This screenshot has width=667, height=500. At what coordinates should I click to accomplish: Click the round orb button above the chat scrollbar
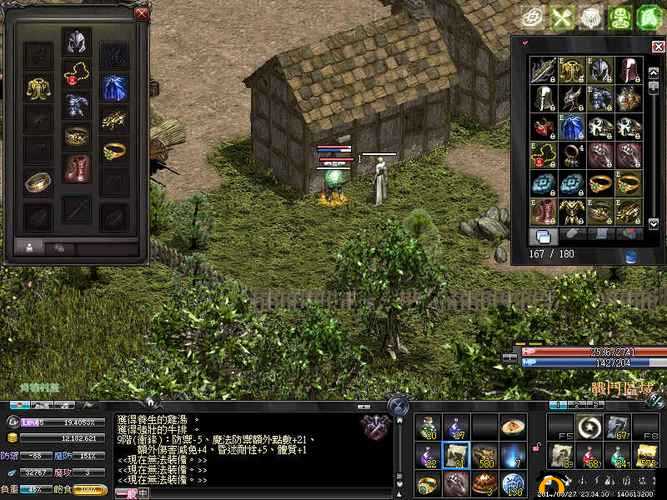[399, 406]
